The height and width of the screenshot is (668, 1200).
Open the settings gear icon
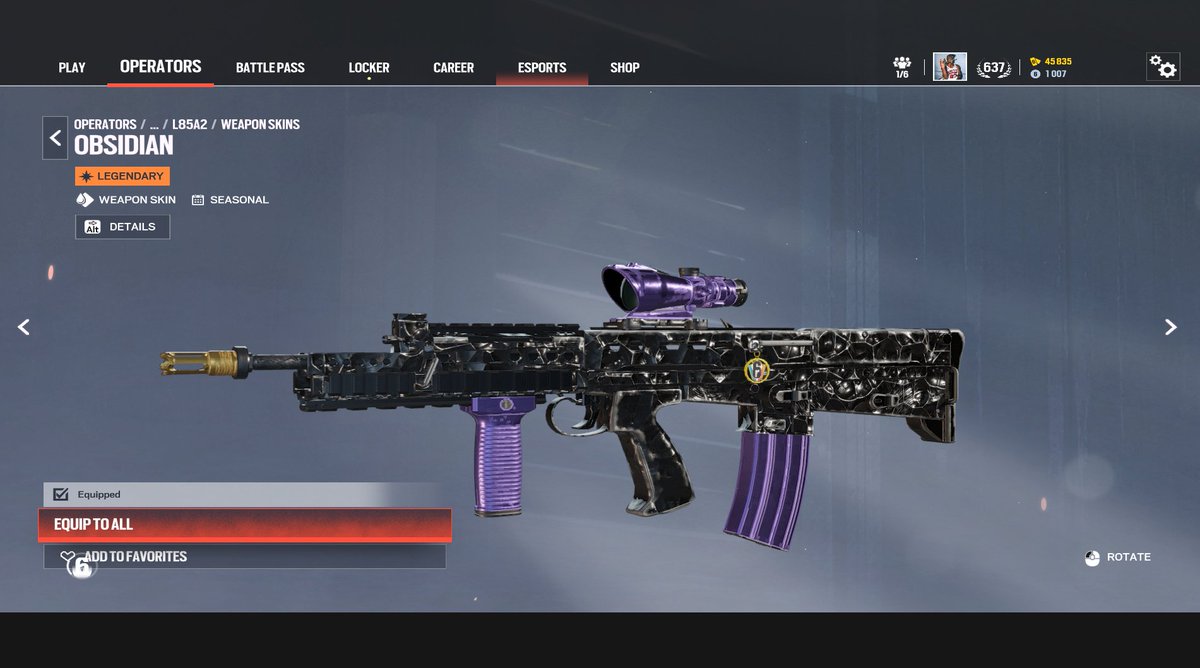(1162, 67)
